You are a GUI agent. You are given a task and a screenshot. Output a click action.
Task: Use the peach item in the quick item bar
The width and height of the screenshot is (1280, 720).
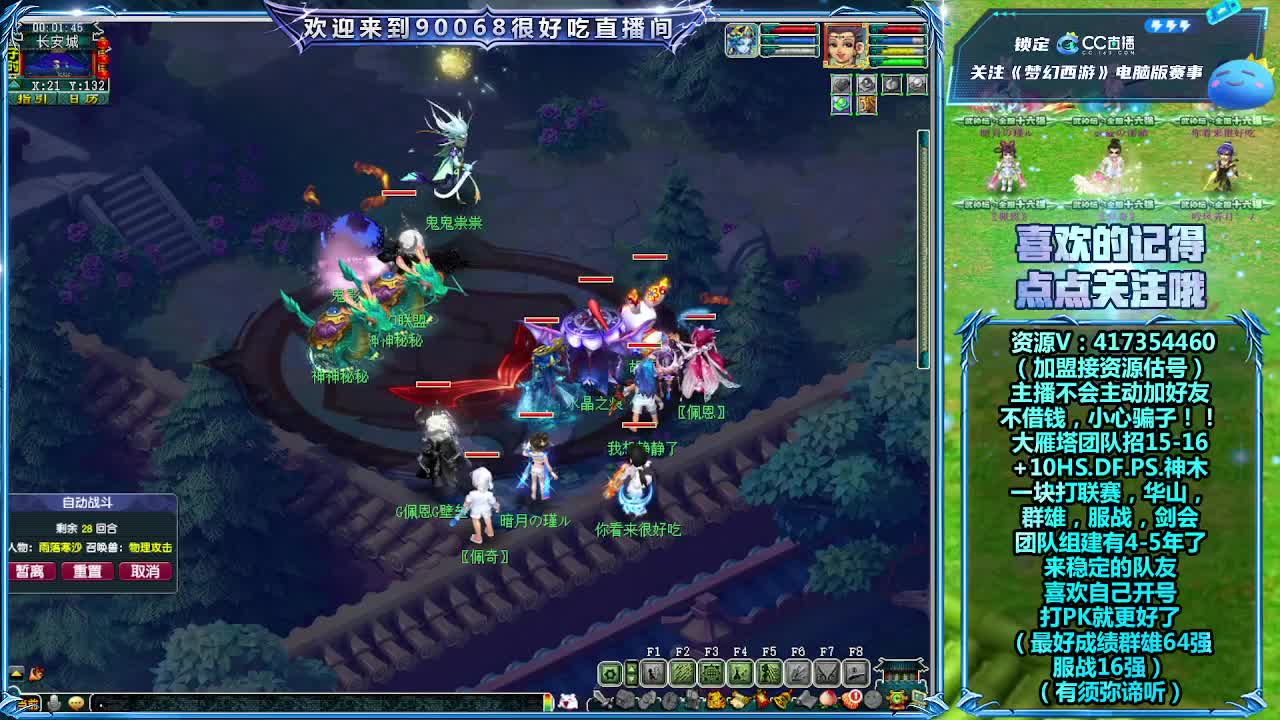(828, 699)
